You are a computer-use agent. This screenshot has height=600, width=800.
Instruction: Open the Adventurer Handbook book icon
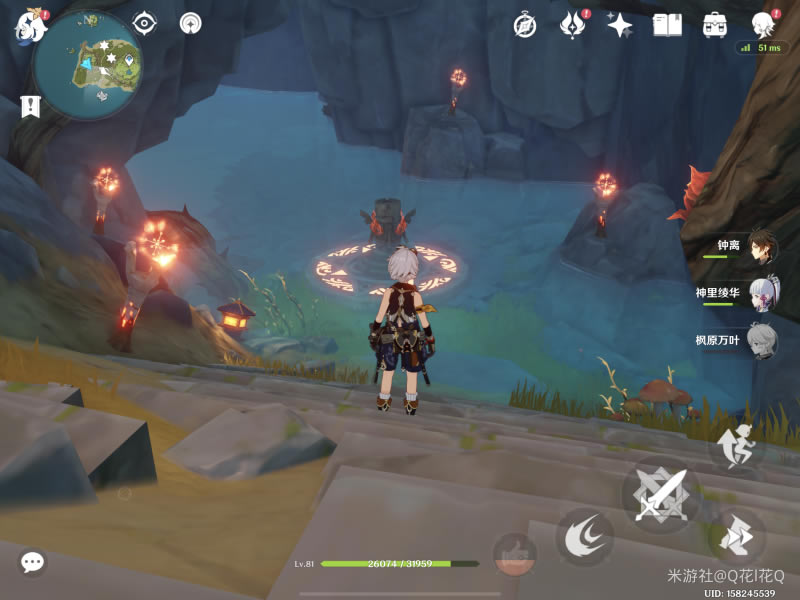click(667, 25)
